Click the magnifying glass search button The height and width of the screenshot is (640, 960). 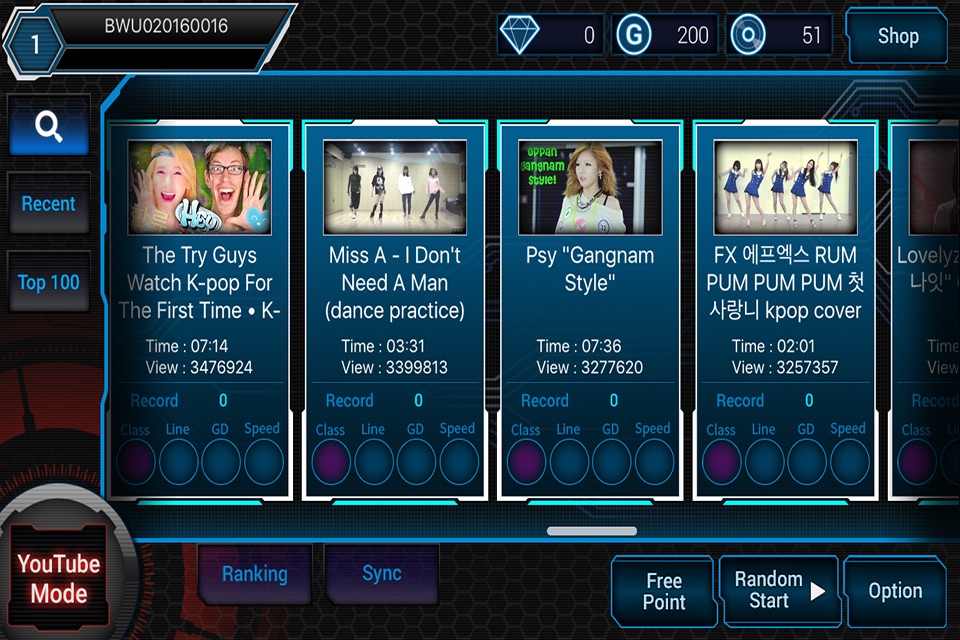pos(49,126)
